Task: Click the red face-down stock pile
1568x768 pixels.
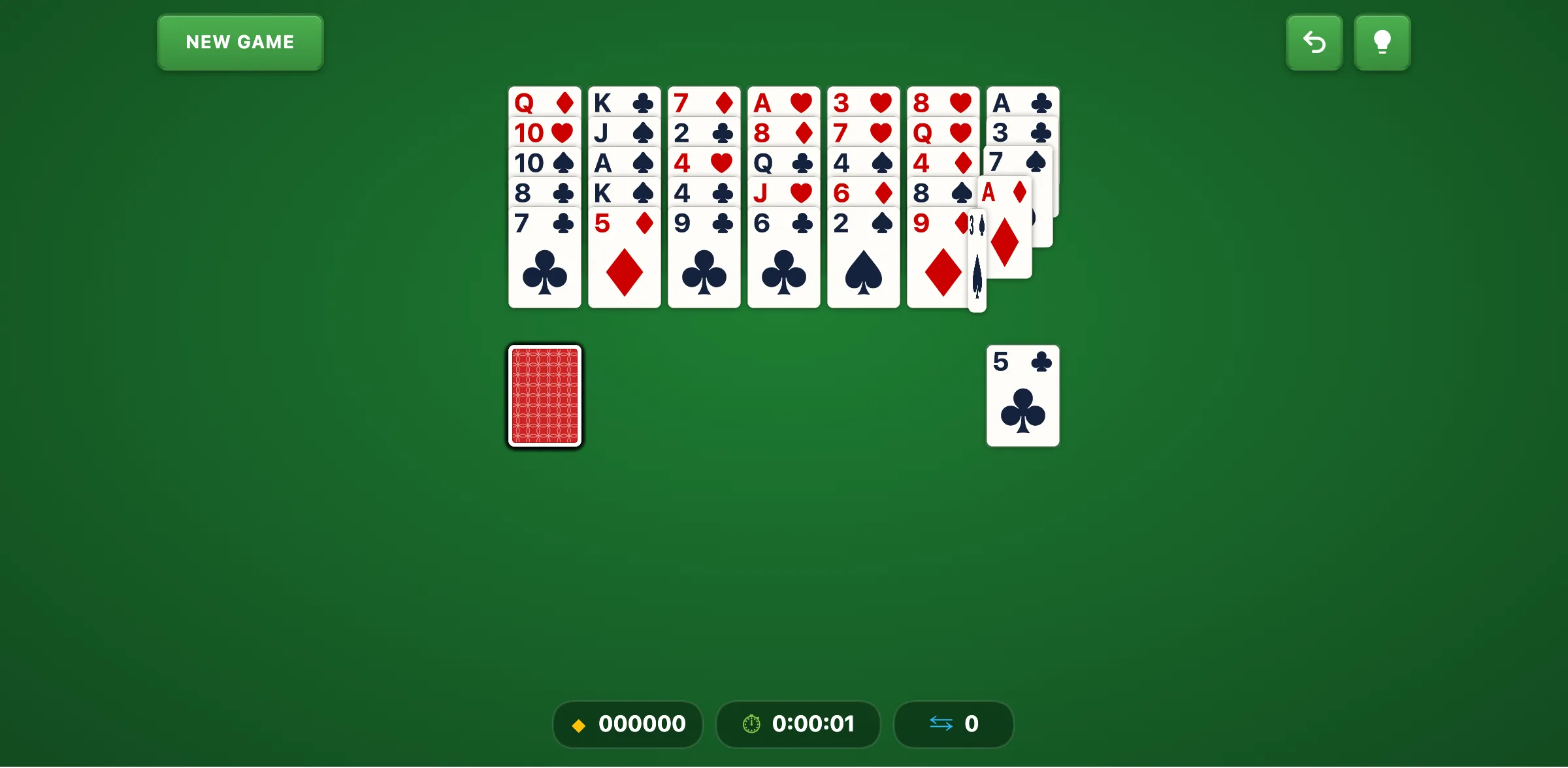Action: [544, 396]
